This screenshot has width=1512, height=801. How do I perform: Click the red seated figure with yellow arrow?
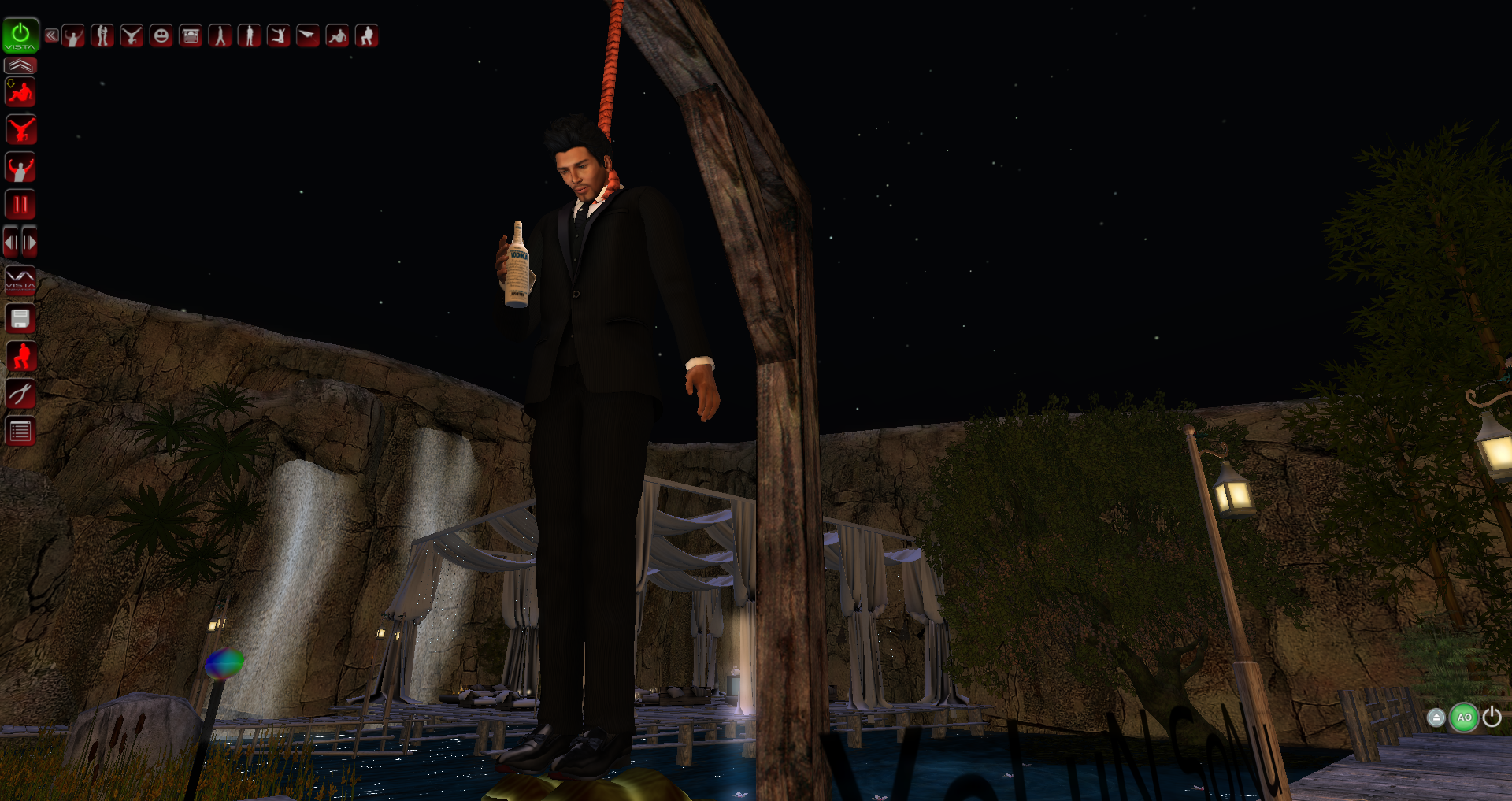pyautogui.click(x=20, y=93)
